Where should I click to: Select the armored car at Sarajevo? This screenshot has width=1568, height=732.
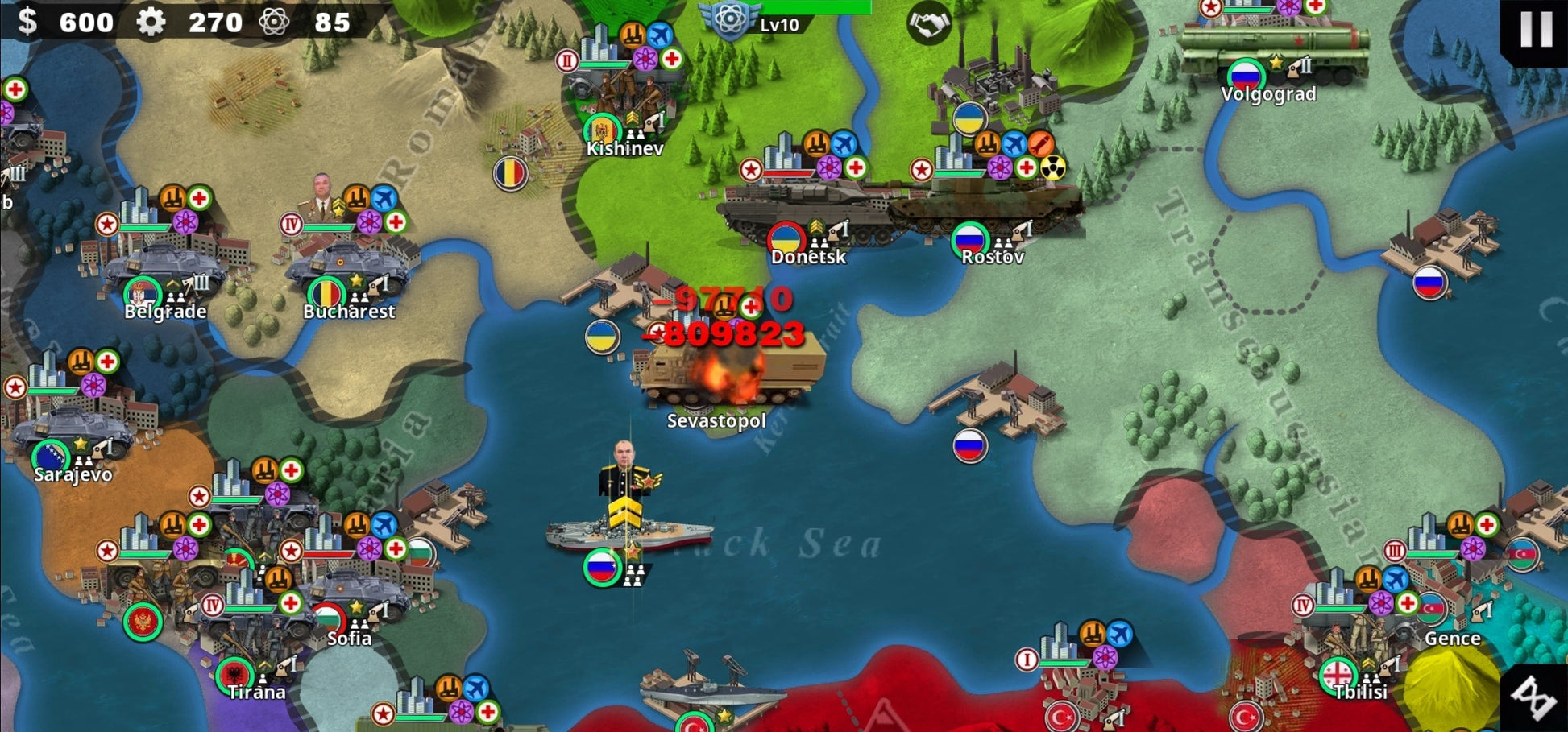[73, 431]
